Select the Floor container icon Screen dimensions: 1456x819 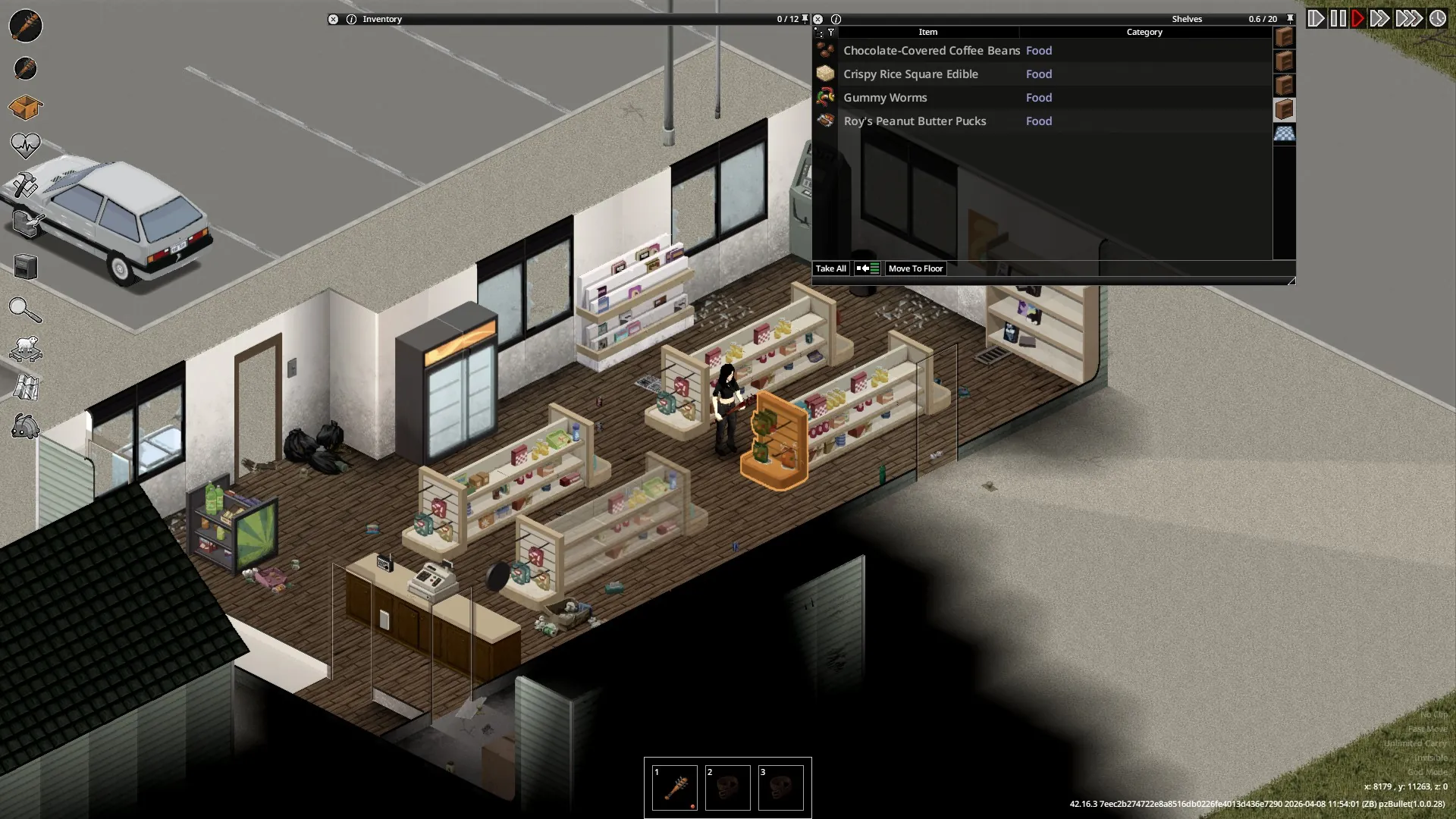point(1284,134)
